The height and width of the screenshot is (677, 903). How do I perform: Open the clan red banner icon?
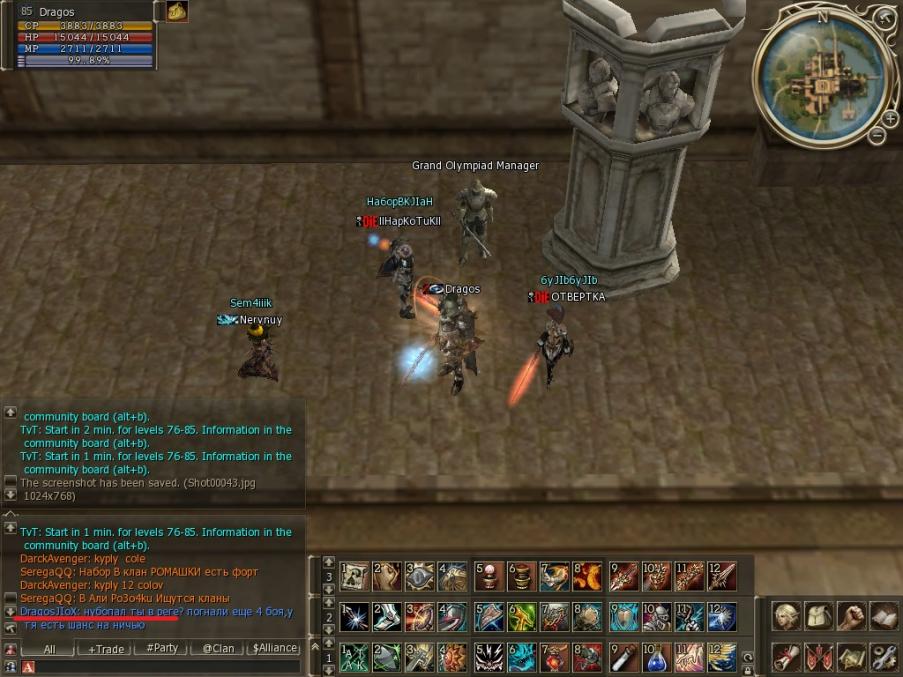(818, 656)
